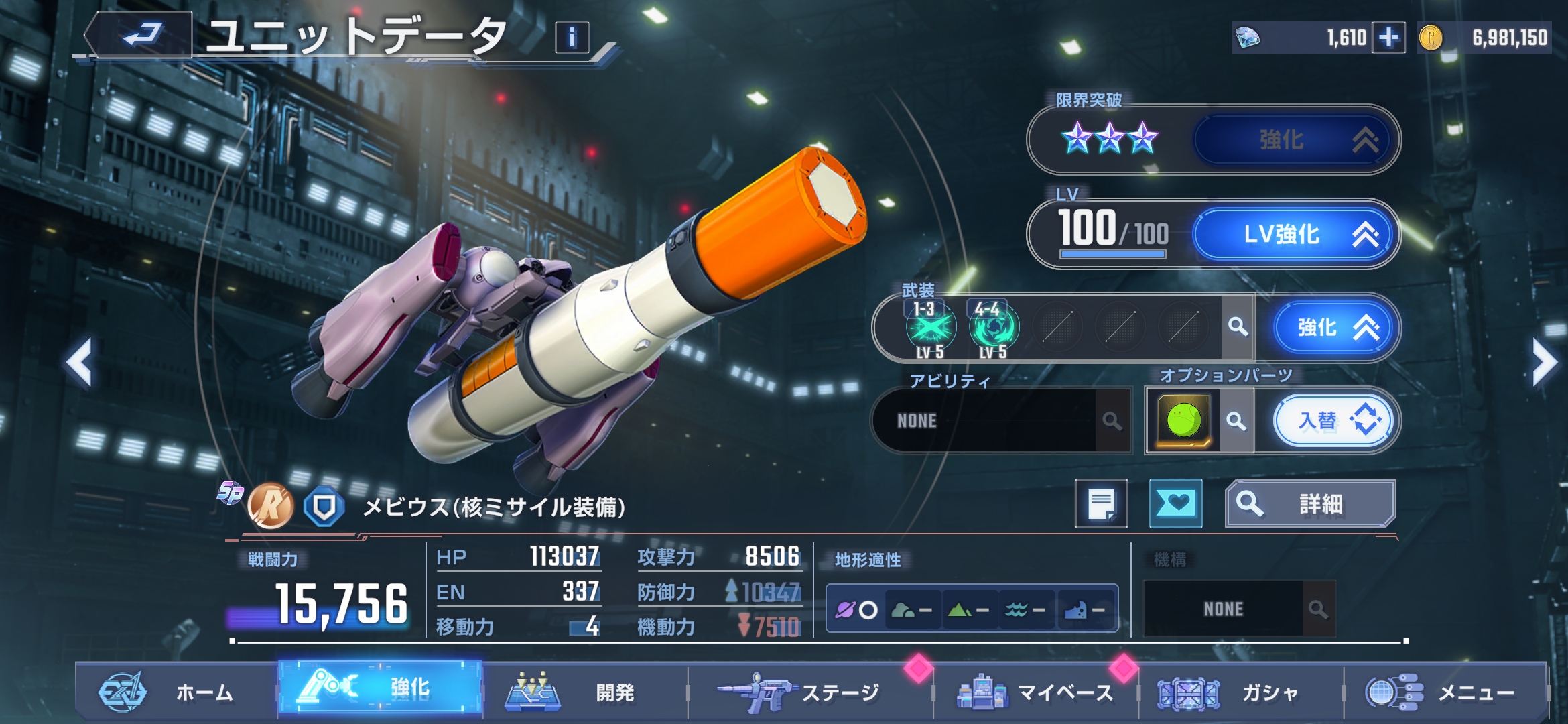The width and height of the screenshot is (1568, 724).
Task: Select the 1-3 weapon icon
Action: [929, 328]
